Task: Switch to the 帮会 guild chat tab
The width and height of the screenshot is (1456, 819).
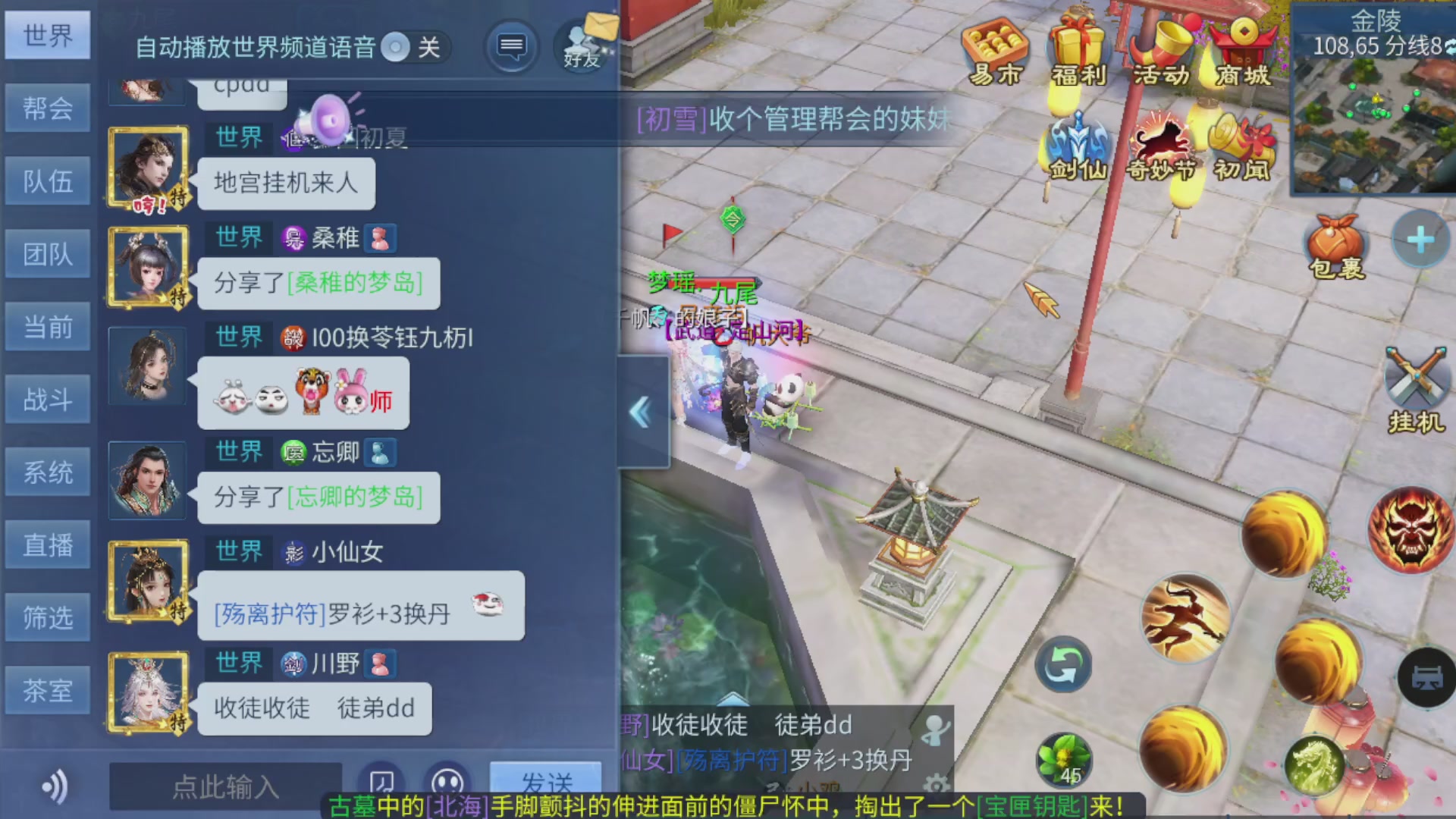Action: (48, 108)
